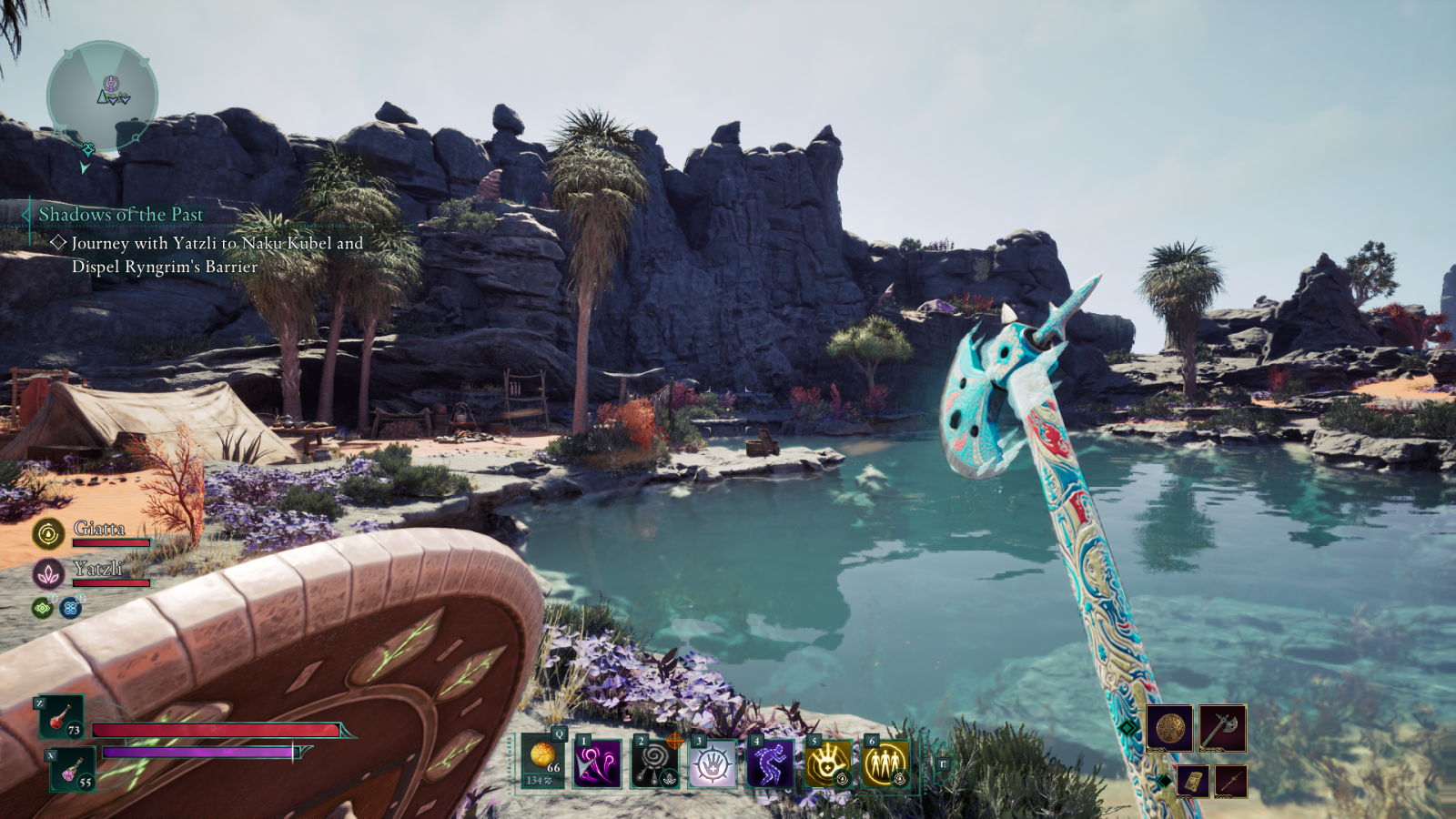Activate the white spiked hand ability
This screenshot has width=1456, height=819.
[x=713, y=763]
